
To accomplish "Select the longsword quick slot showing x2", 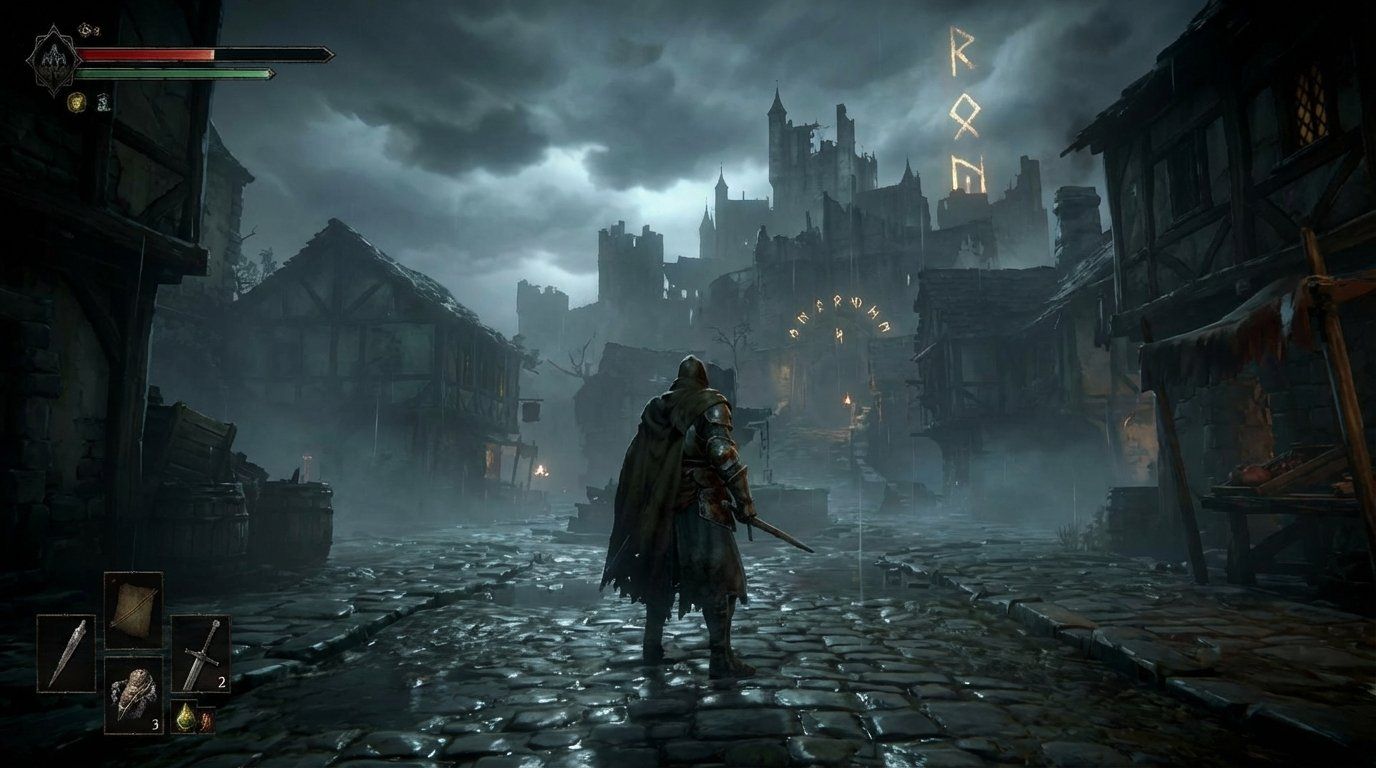I will click(x=200, y=652).
